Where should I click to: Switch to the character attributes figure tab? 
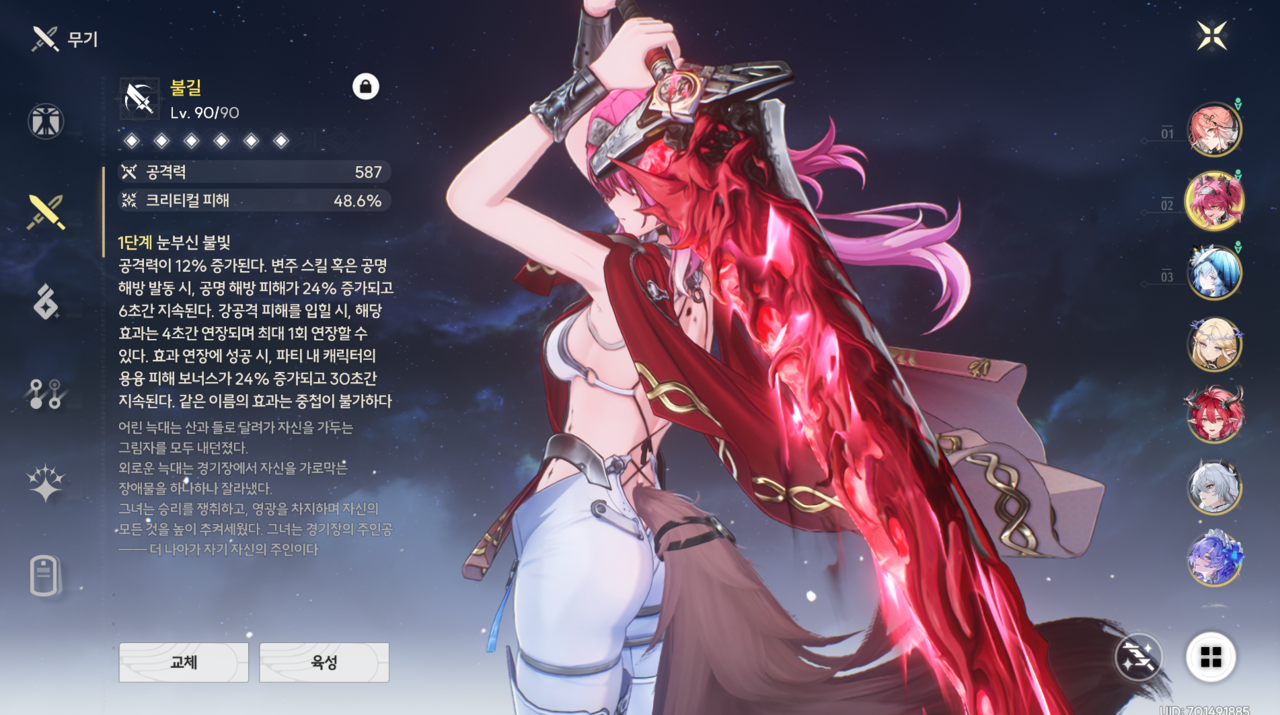(46, 121)
